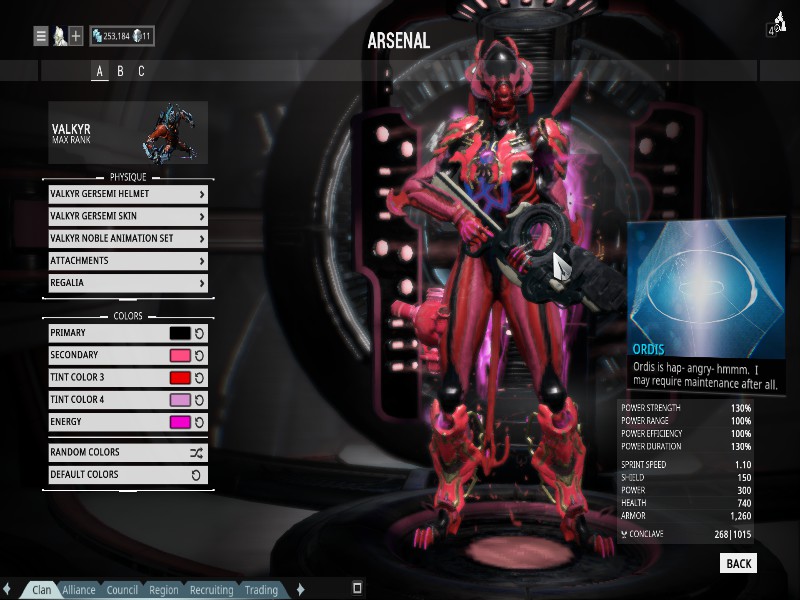Switch to the Alliance chat tab
The height and width of the screenshot is (600, 800).
tap(79, 590)
